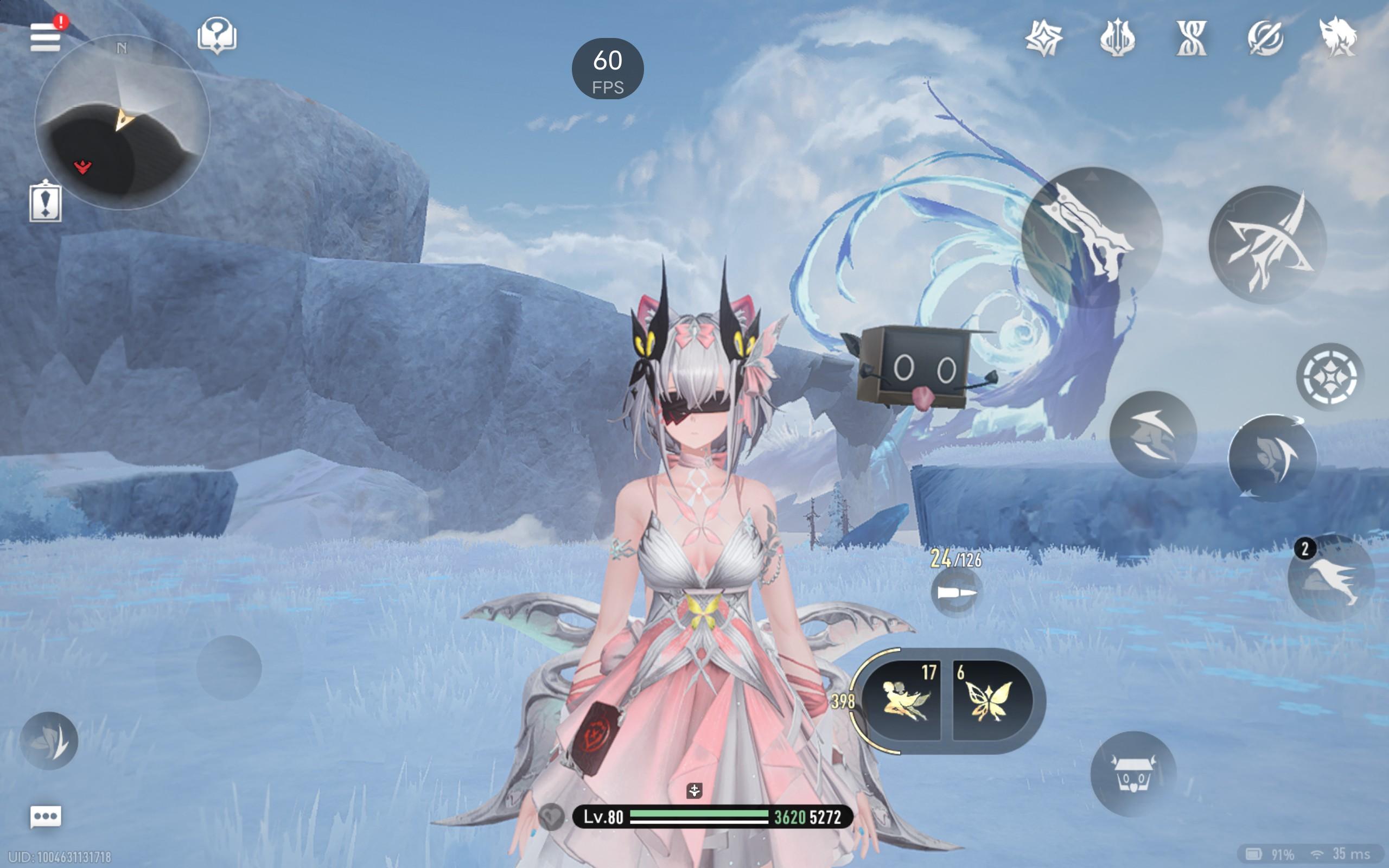Trigger the bird skill with 2 charges
1389x868 pixels.
tap(1330, 578)
